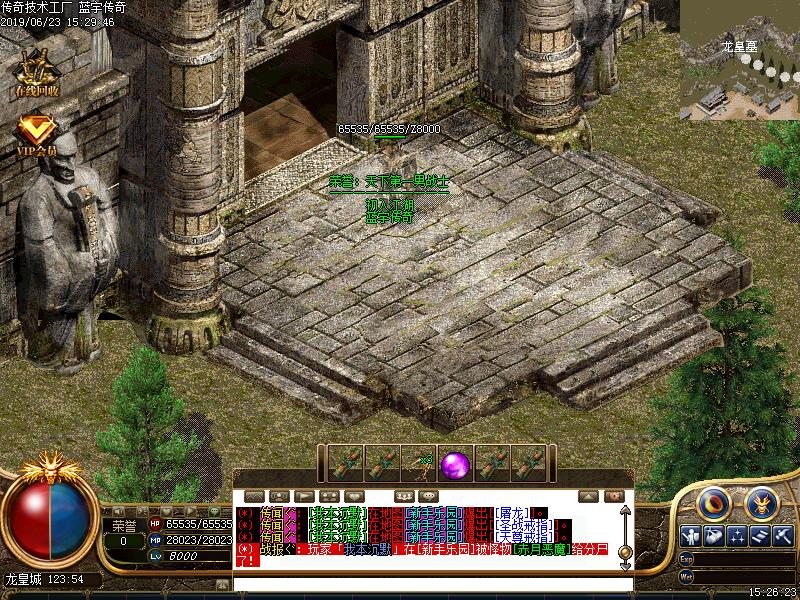This screenshot has height=600, width=800.
Task: Click the stacked scrolls icon button
Action: [x=760, y=536]
